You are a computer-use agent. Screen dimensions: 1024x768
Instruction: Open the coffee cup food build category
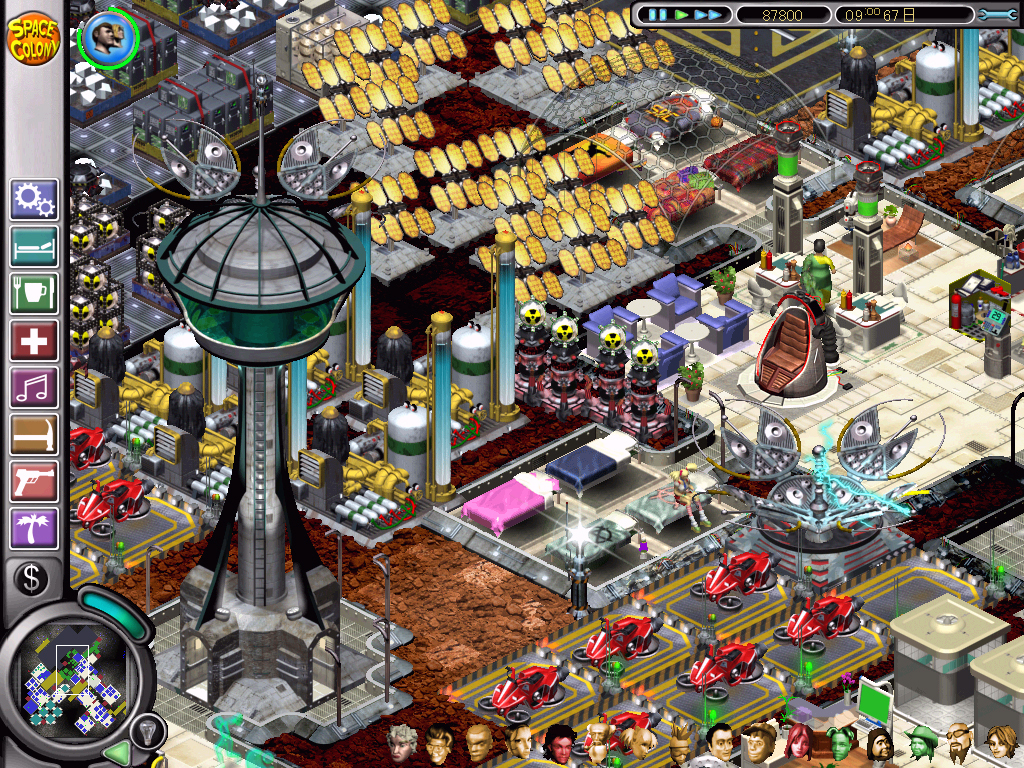click(x=34, y=294)
